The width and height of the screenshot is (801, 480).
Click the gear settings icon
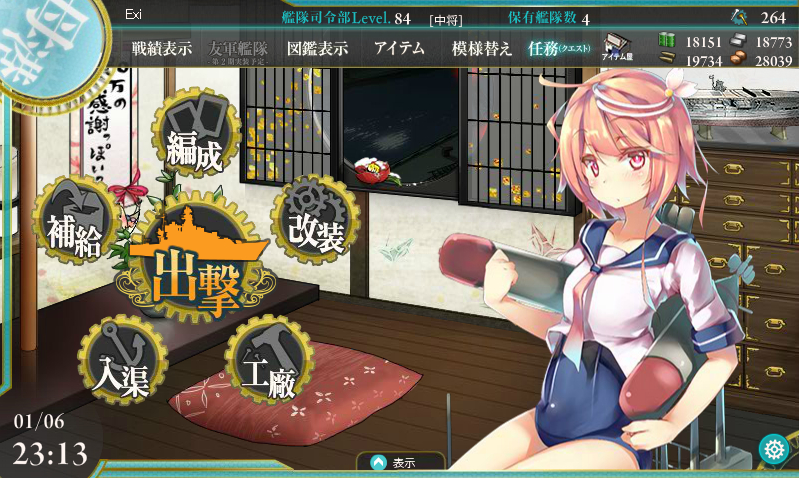[x=772, y=449]
